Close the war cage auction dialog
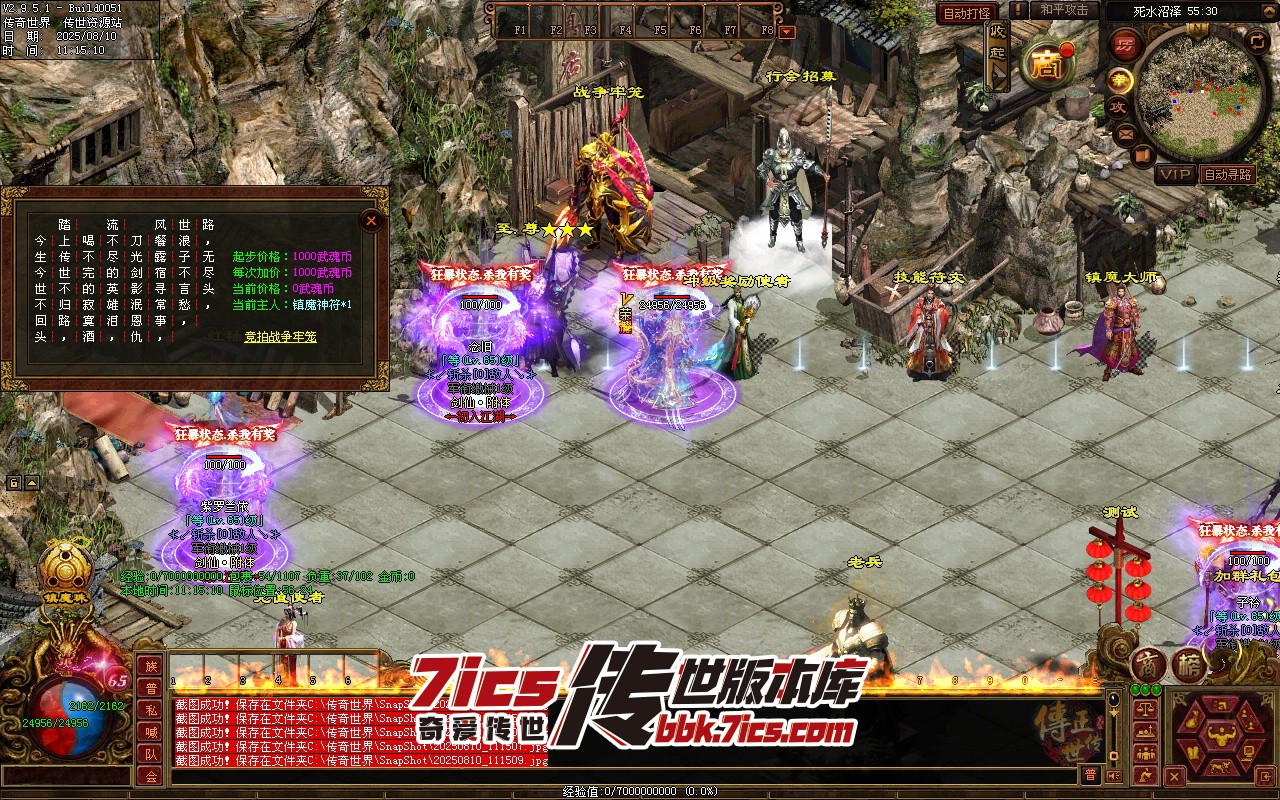The width and height of the screenshot is (1280, 800). coord(371,221)
